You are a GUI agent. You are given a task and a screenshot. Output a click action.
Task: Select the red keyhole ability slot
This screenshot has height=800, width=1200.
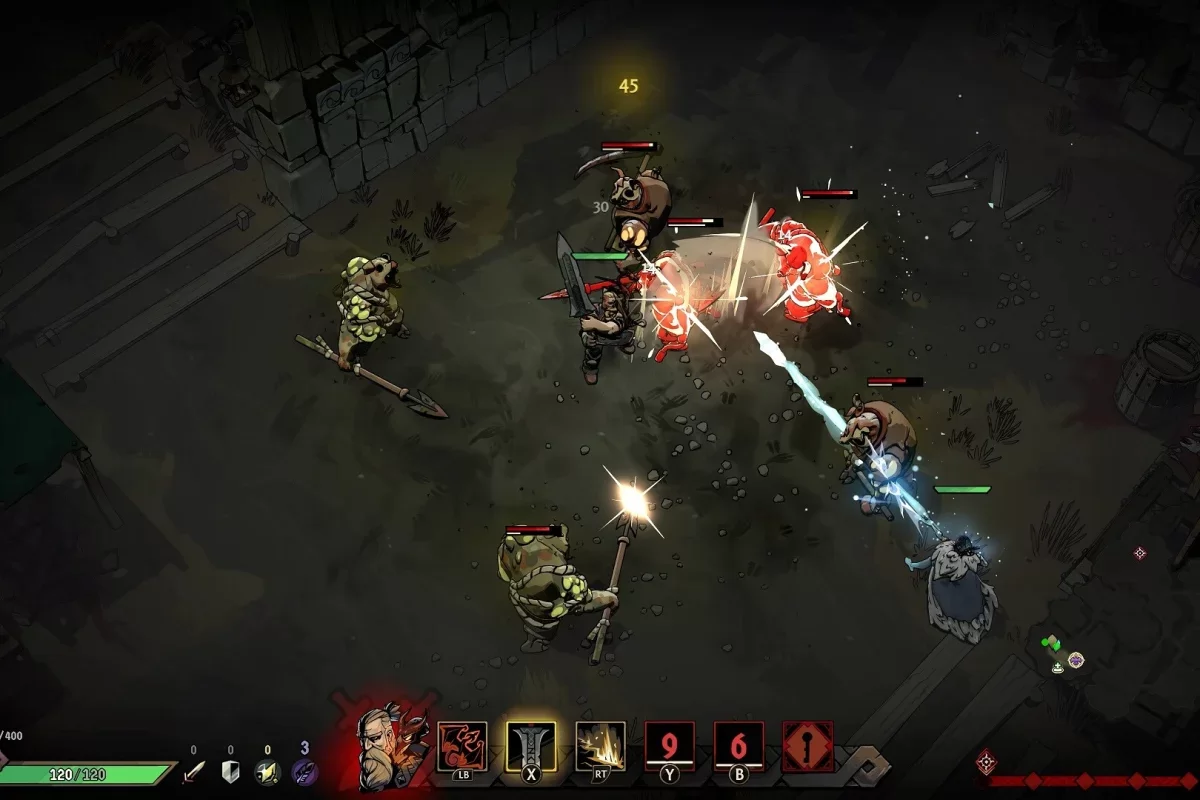[x=807, y=746]
